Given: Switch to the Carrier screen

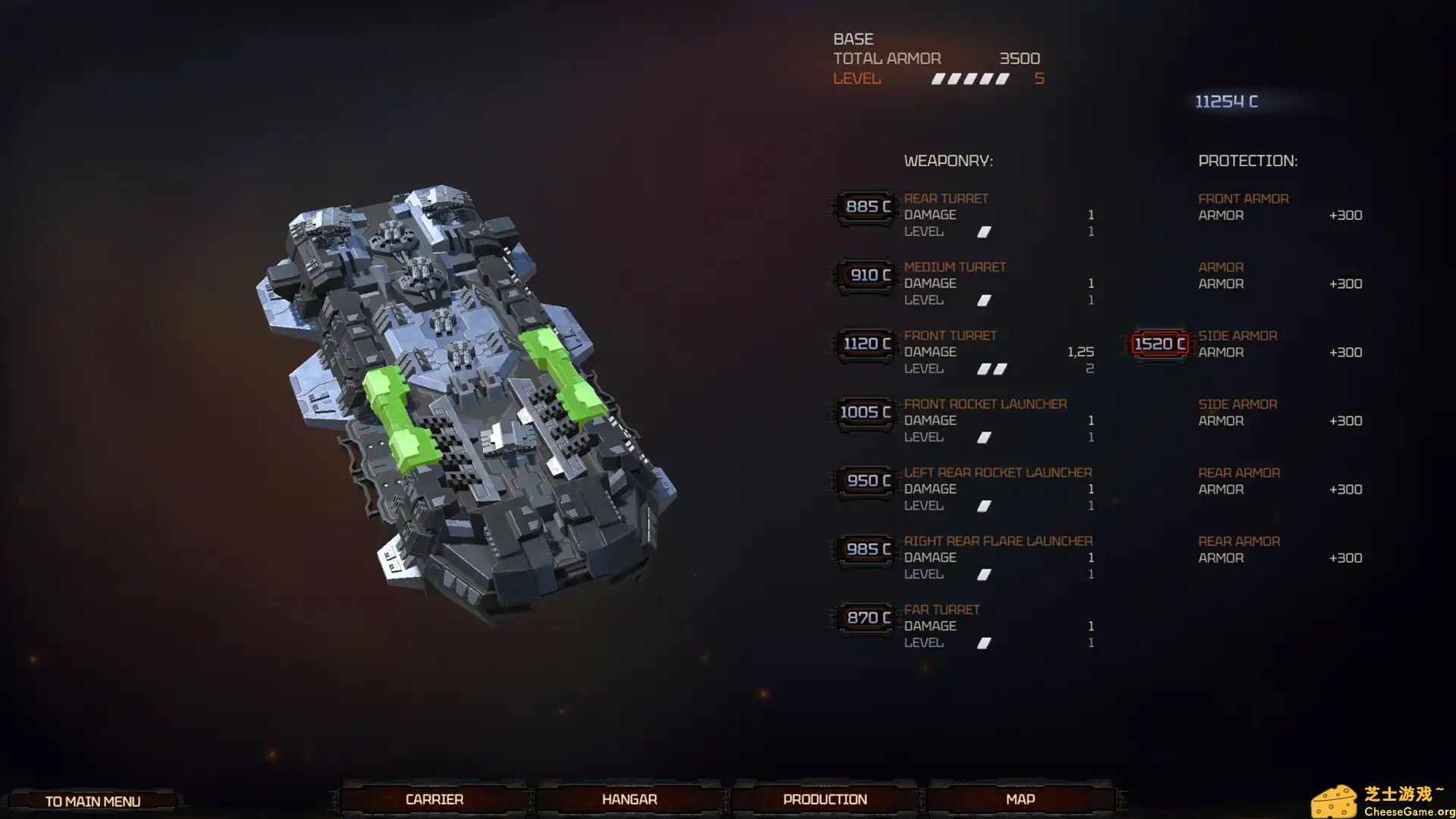Looking at the screenshot, I should tap(434, 799).
